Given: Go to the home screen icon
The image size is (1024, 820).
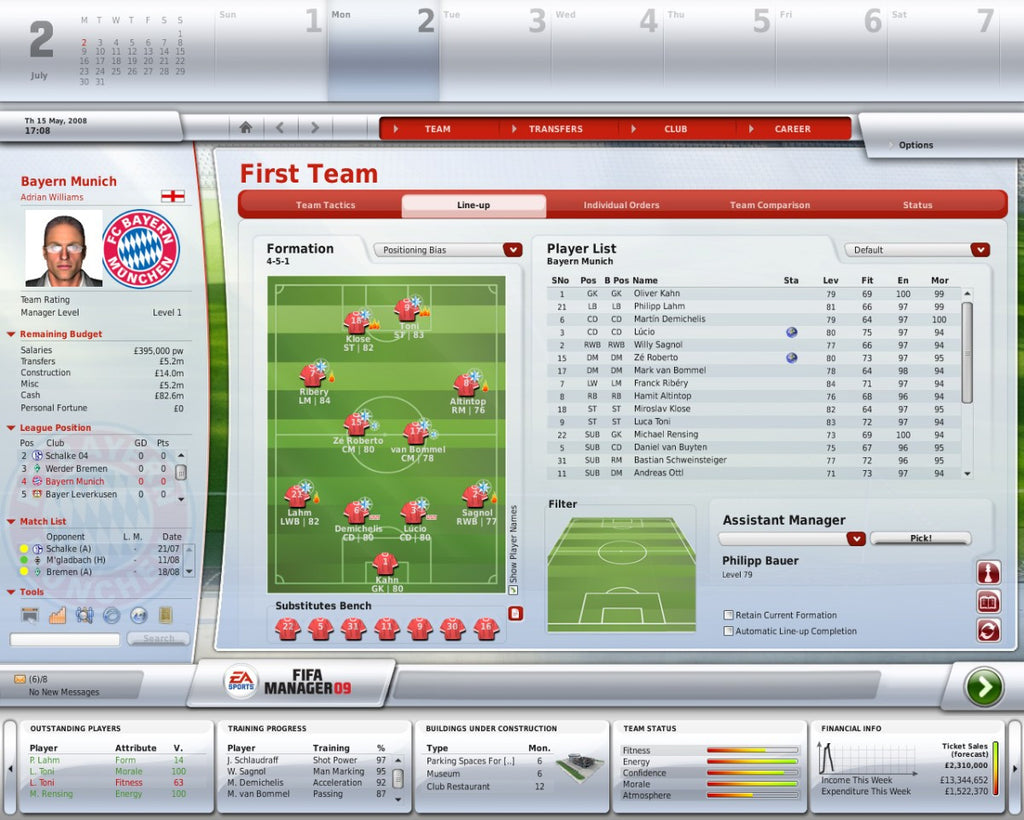Looking at the screenshot, I should coord(246,128).
